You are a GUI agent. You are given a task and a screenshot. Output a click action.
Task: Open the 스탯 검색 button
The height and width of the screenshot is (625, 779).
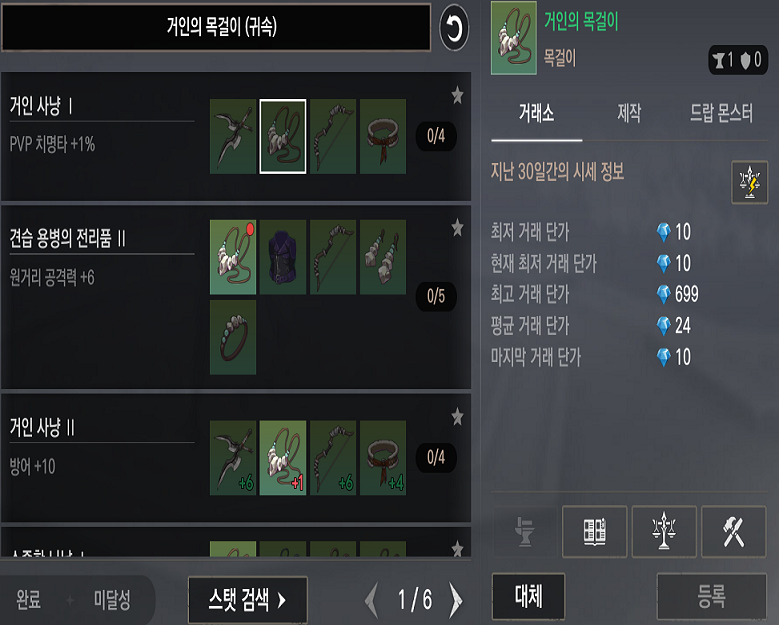click(x=247, y=600)
